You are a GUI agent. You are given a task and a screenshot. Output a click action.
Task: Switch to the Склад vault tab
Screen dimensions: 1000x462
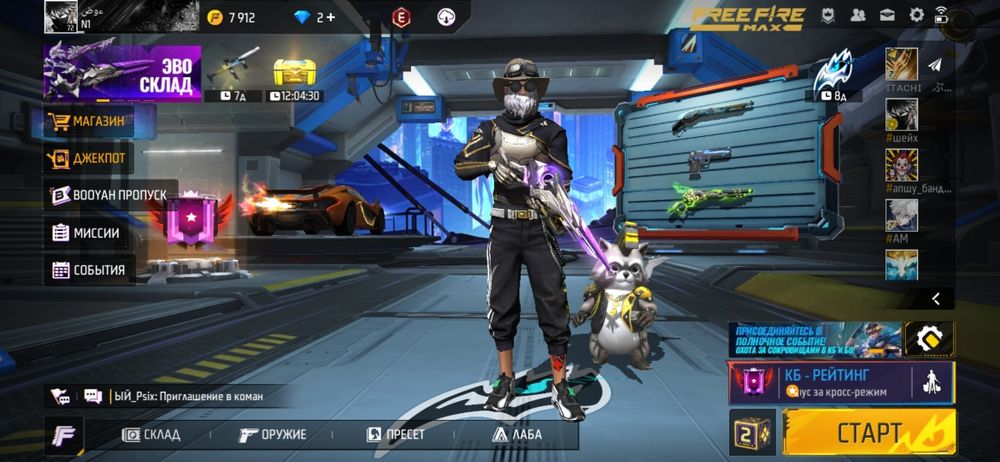click(x=152, y=435)
